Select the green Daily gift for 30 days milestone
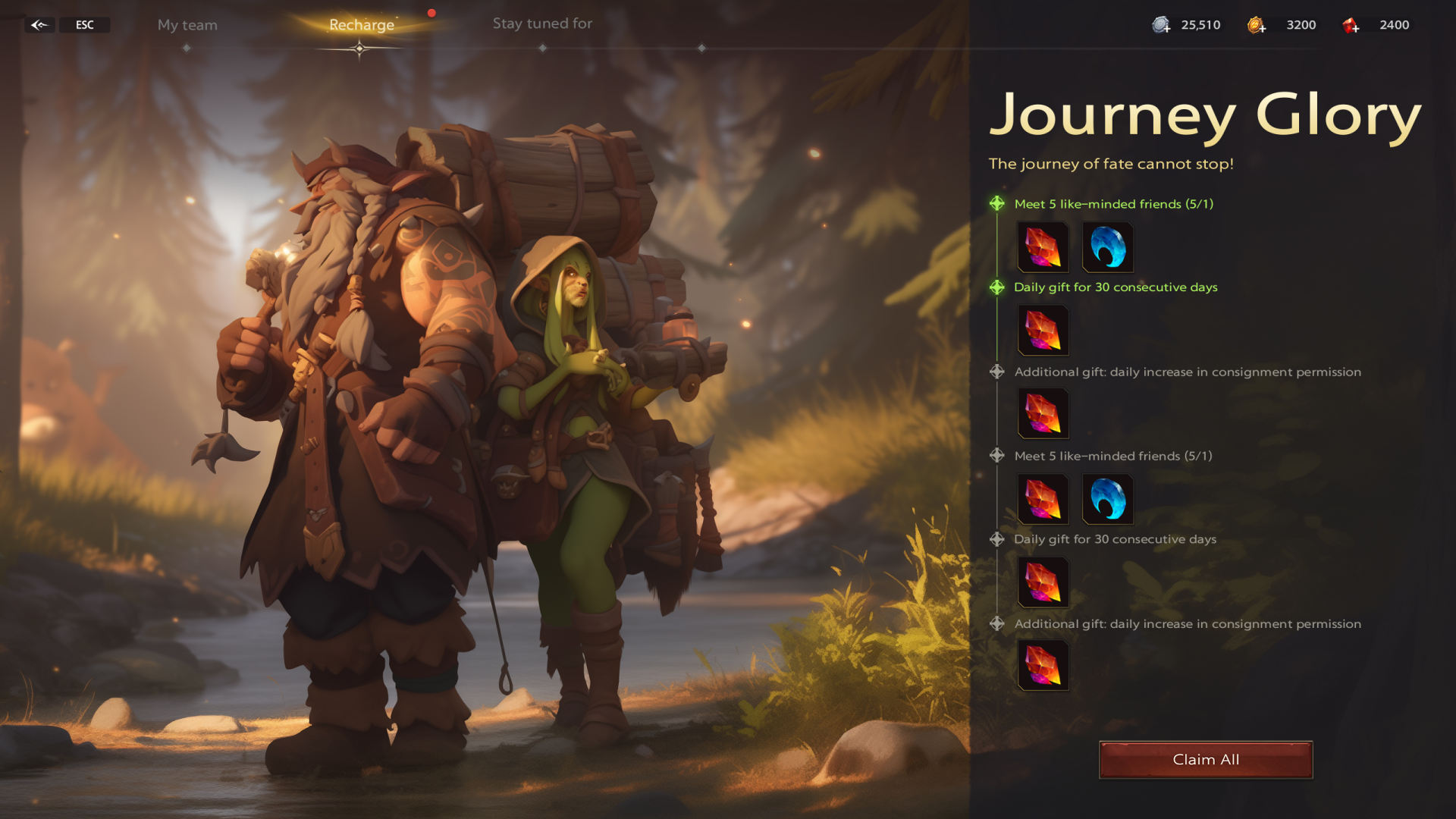Screen dimensions: 1456x819 pos(1116,287)
